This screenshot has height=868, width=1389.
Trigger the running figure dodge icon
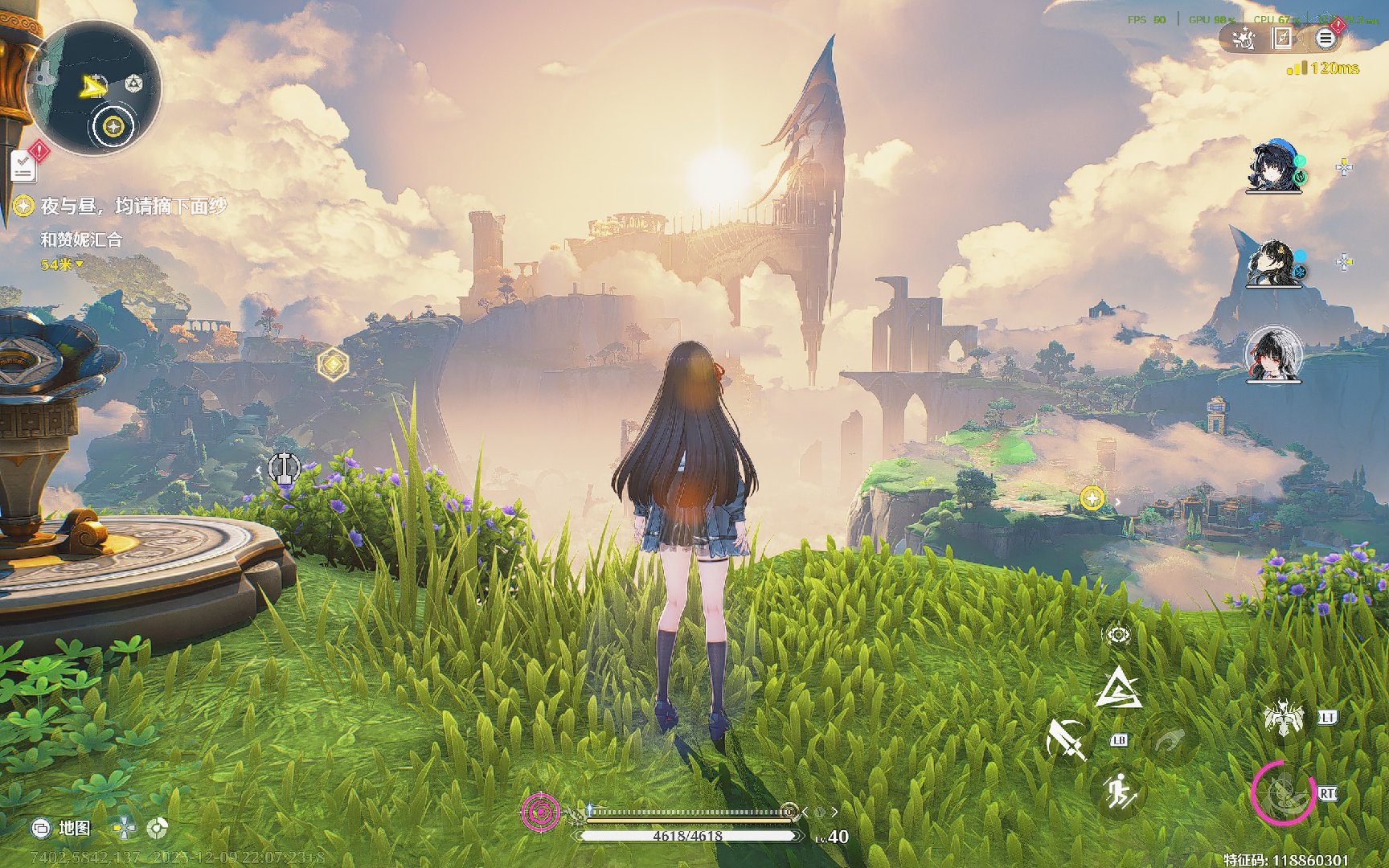point(1119,792)
